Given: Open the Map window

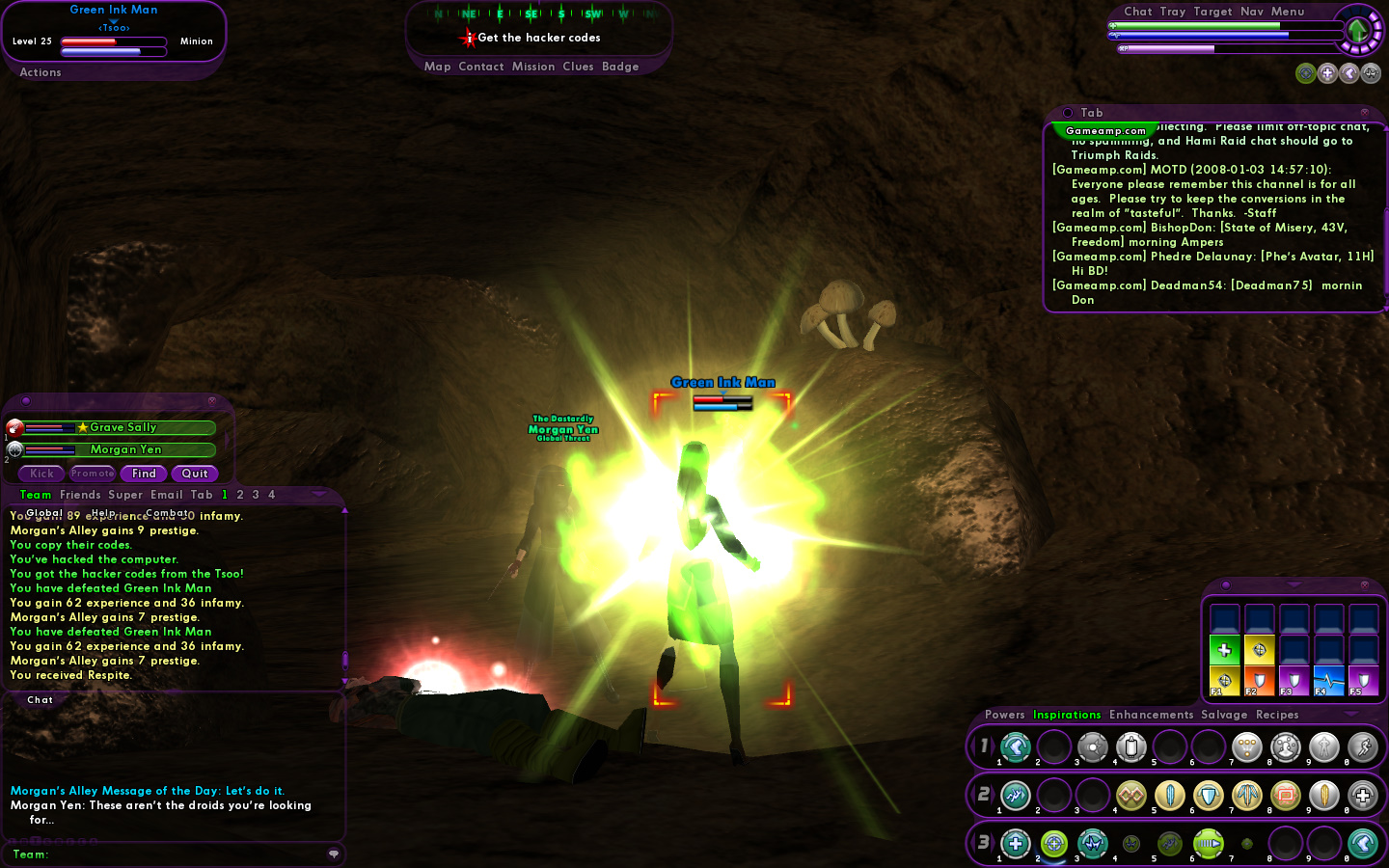Looking at the screenshot, I should [x=437, y=67].
